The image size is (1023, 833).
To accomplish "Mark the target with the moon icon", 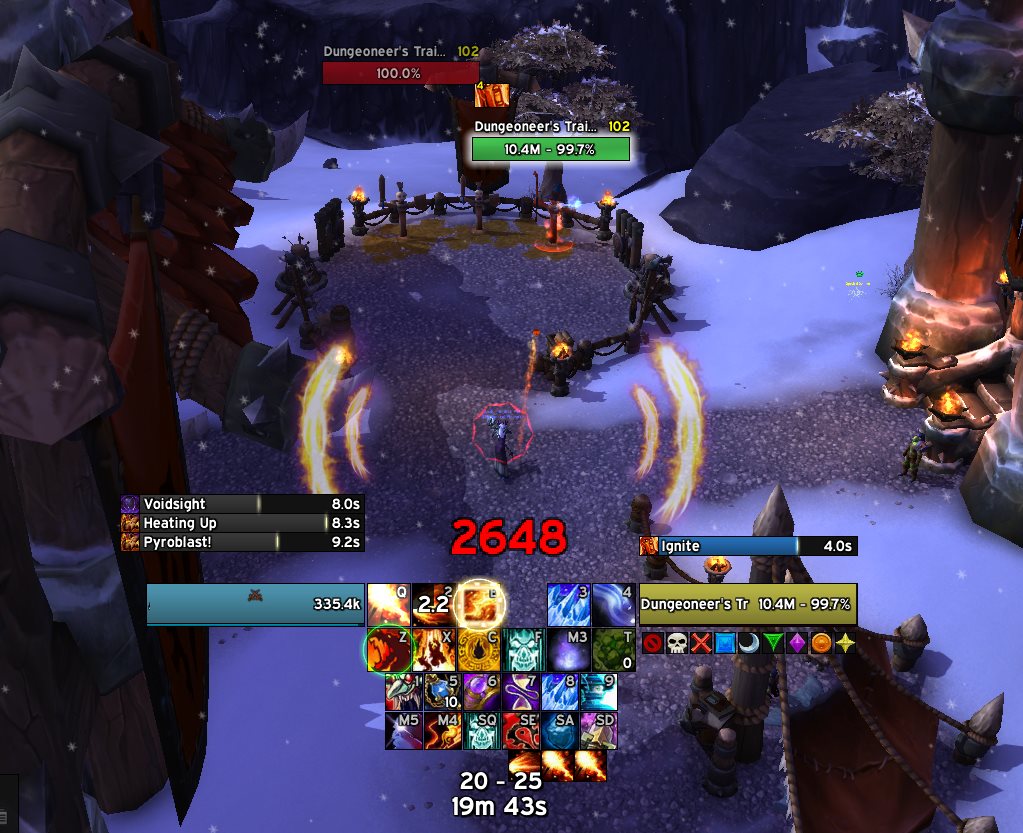I will pyautogui.click(x=748, y=643).
